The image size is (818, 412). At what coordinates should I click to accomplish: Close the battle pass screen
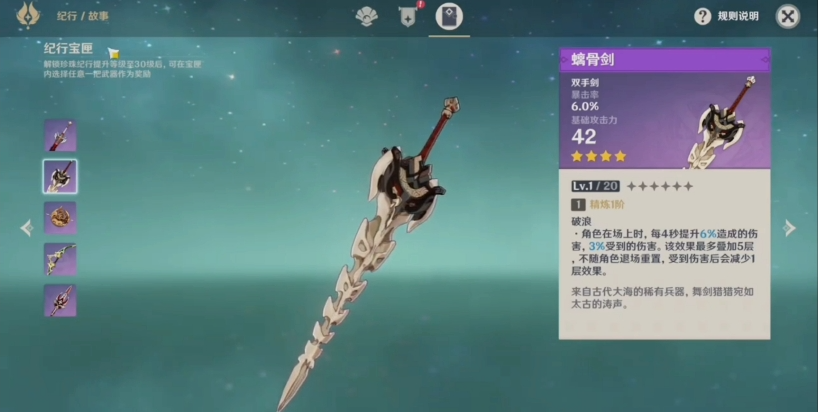point(788,16)
